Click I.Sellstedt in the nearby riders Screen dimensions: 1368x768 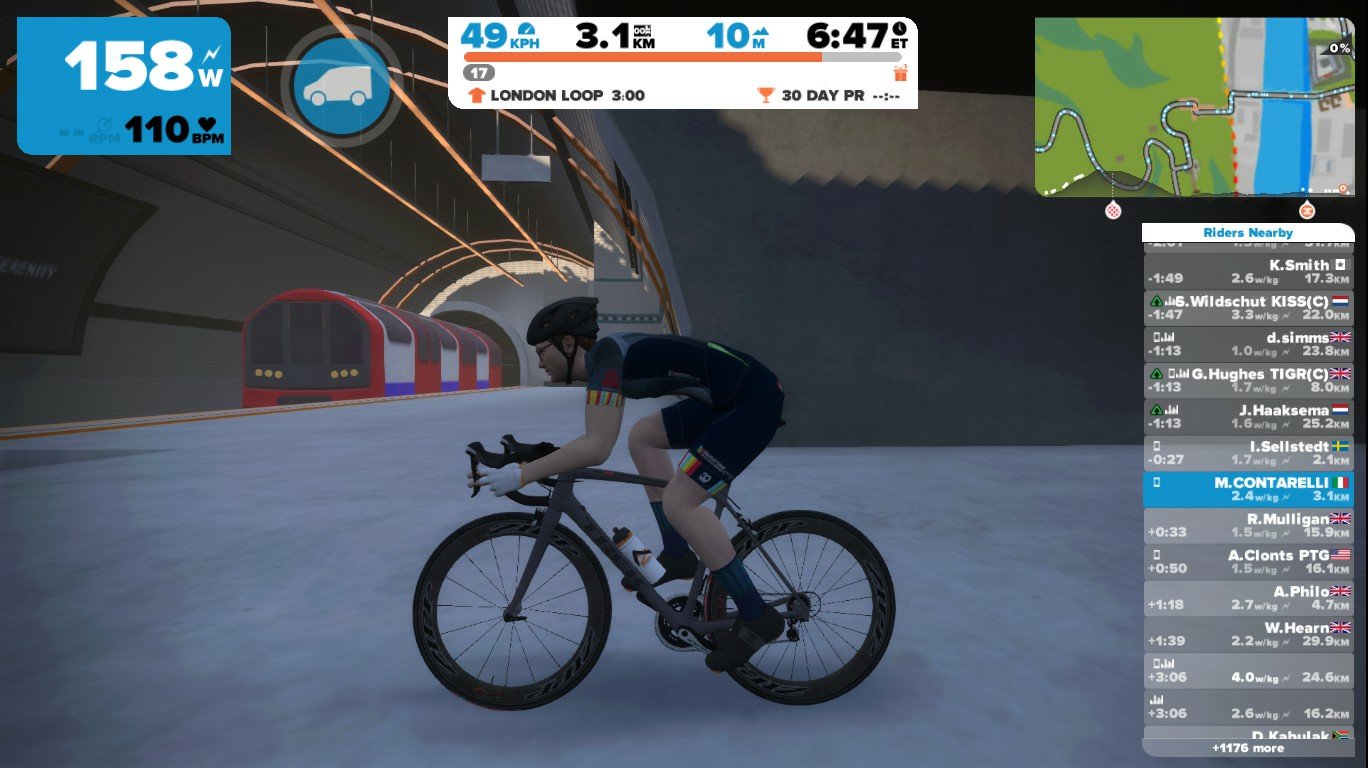(1247, 453)
